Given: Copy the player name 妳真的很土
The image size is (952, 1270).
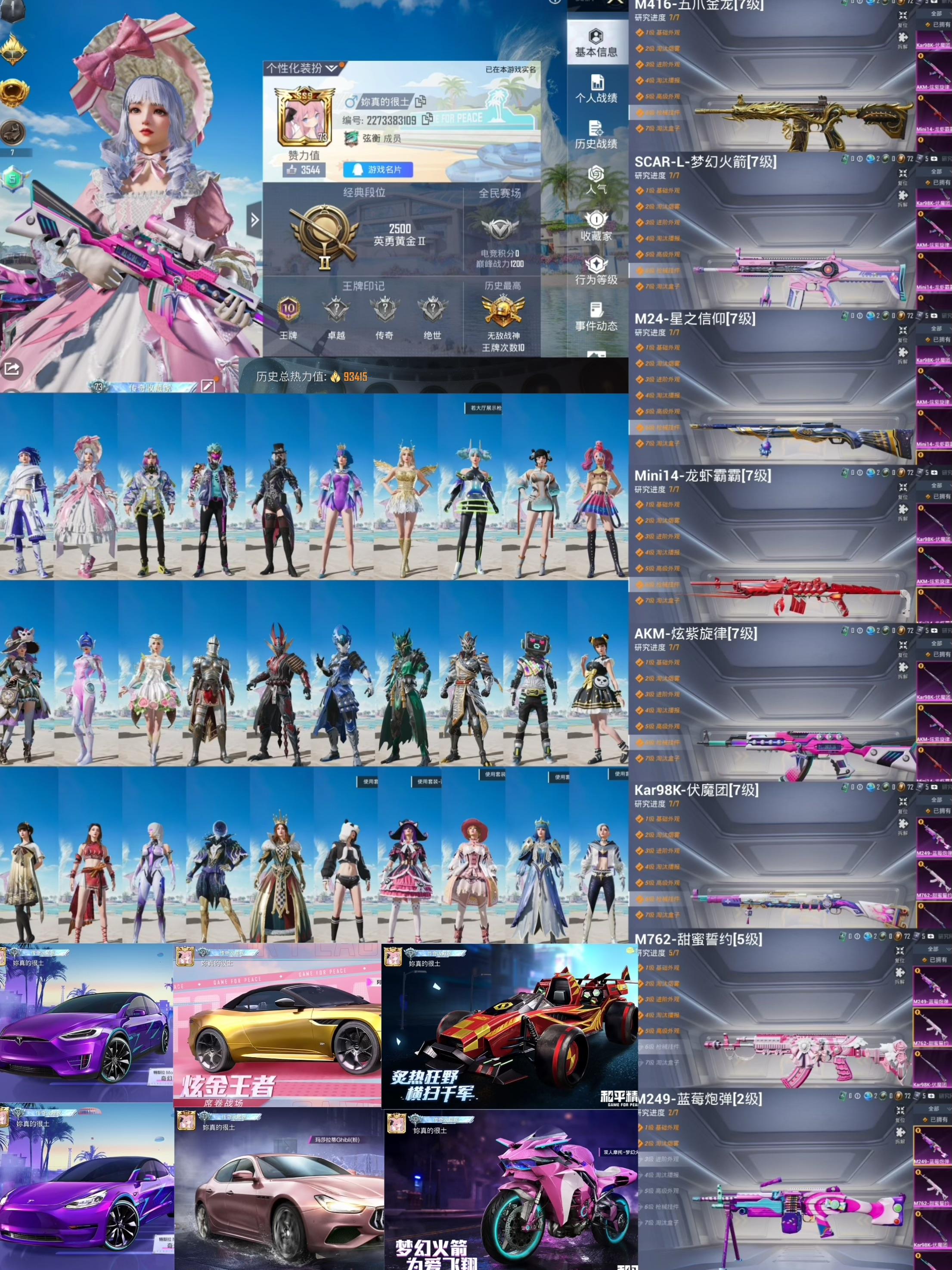Looking at the screenshot, I should [x=421, y=102].
